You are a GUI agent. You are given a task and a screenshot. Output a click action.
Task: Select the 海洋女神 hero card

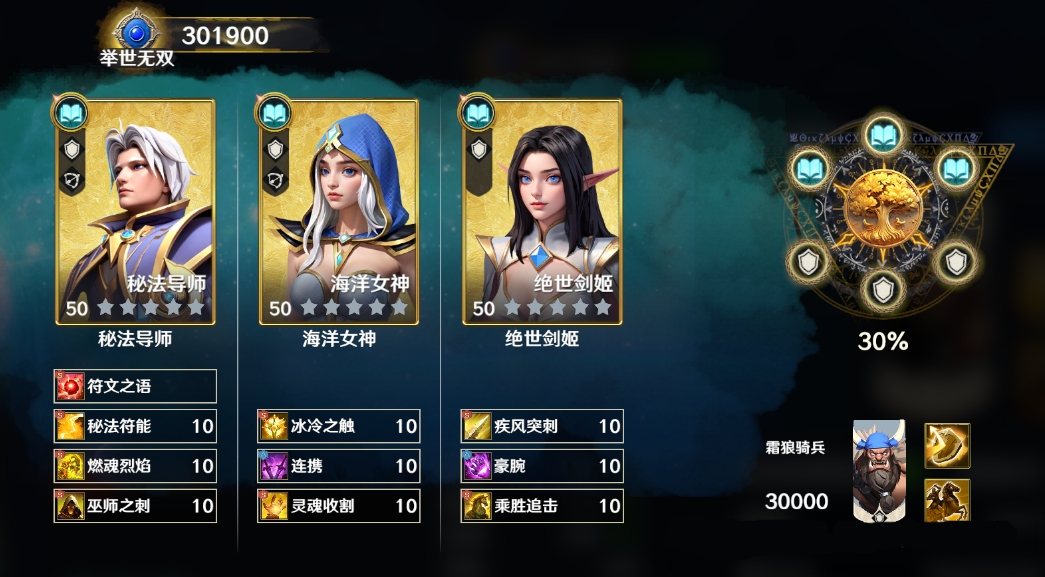coord(339,212)
